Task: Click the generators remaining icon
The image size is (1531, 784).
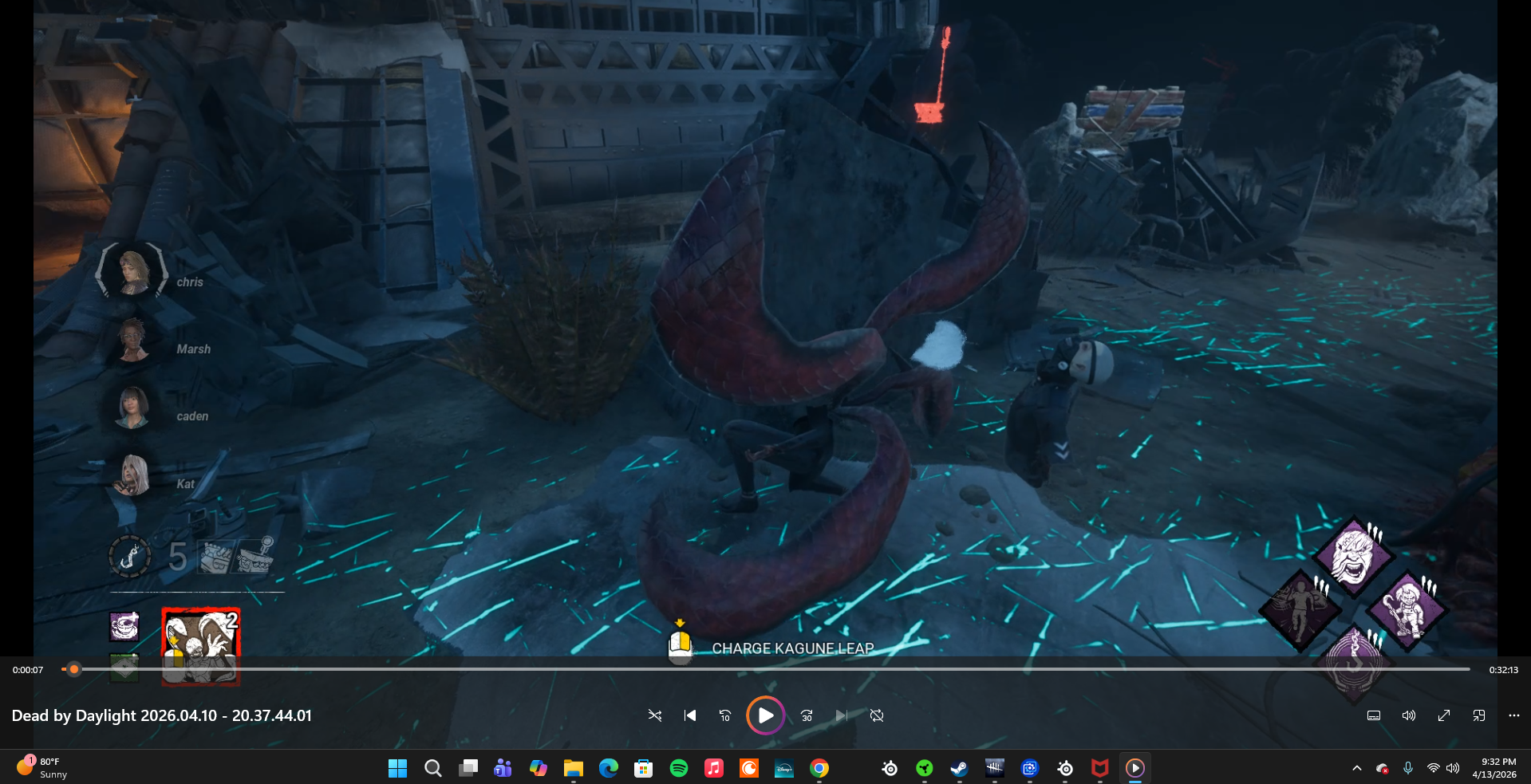Action: pyautogui.click(x=215, y=557)
